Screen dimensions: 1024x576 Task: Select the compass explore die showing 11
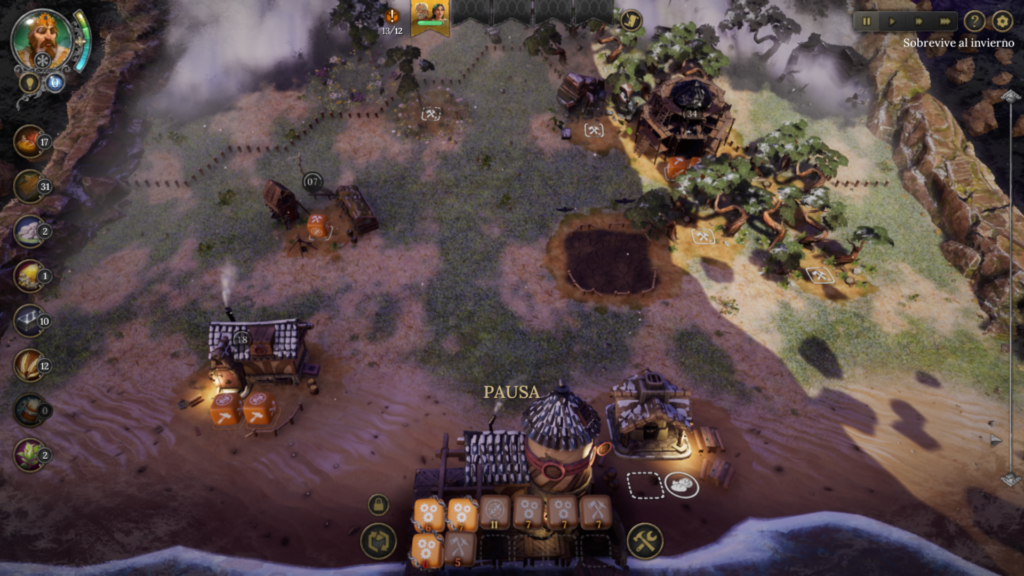[x=495, y=512]
